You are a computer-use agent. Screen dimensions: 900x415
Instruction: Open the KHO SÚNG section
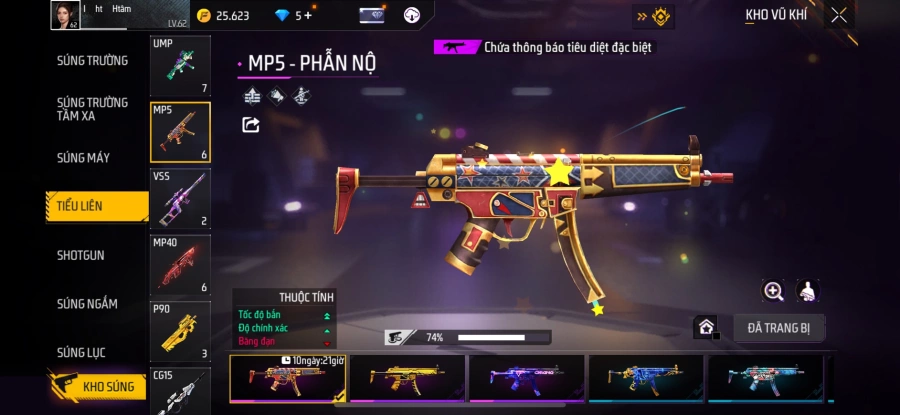[100, 385]
